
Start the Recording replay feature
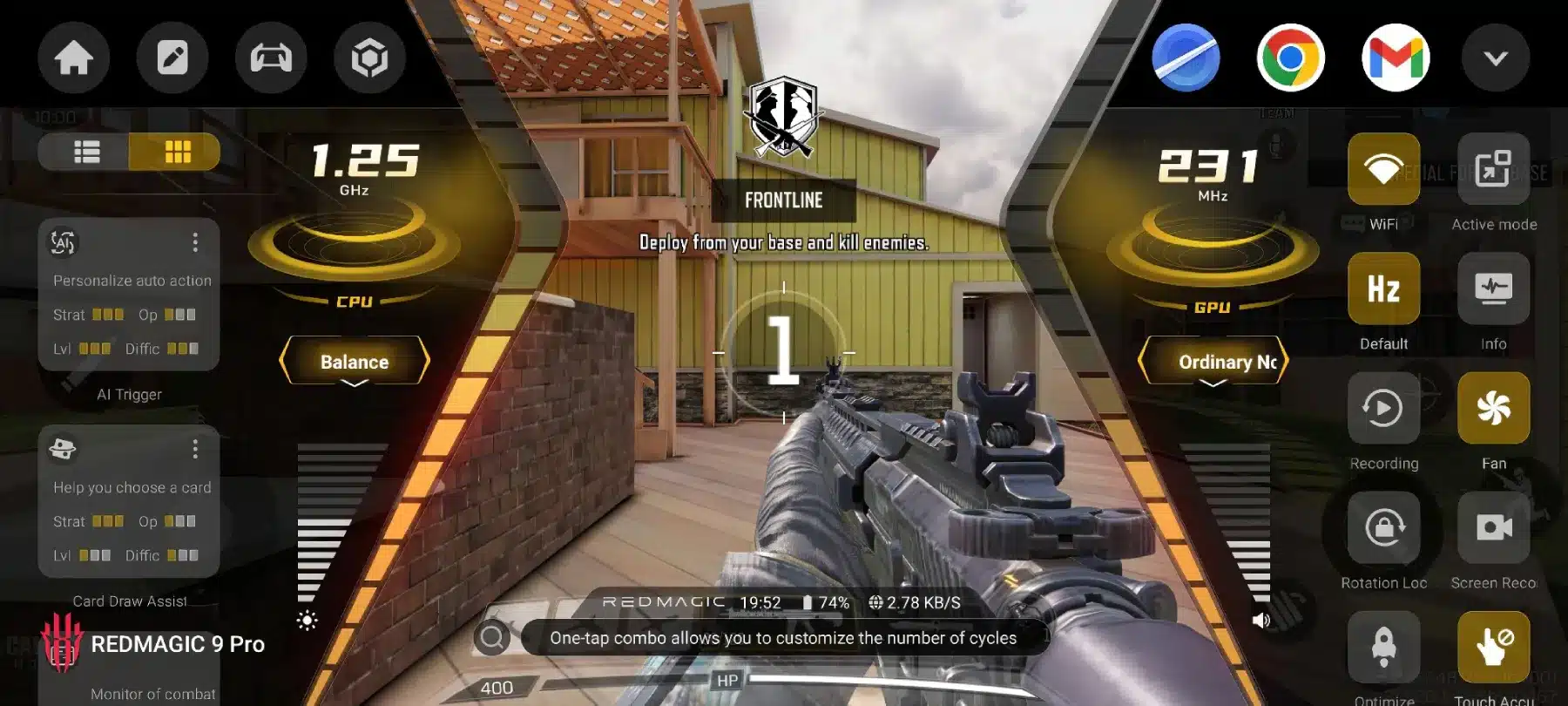click(1383, 408)
